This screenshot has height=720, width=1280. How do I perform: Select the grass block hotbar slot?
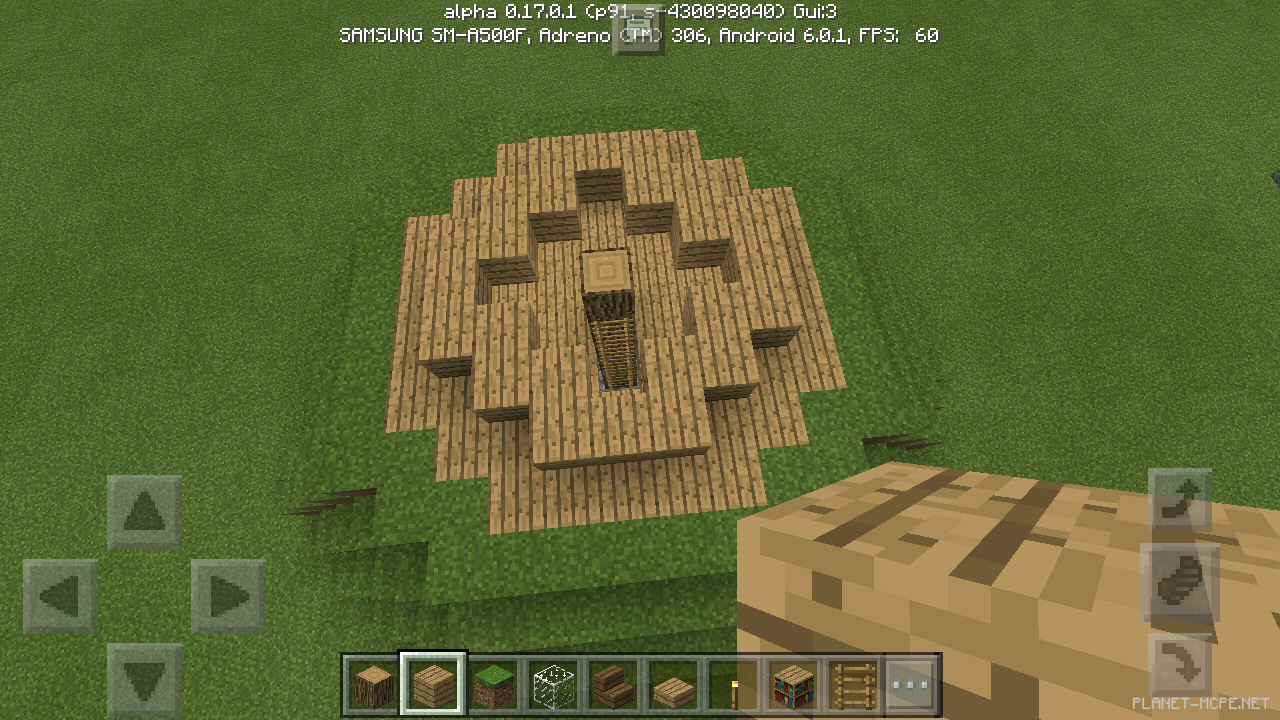(492, 683)
